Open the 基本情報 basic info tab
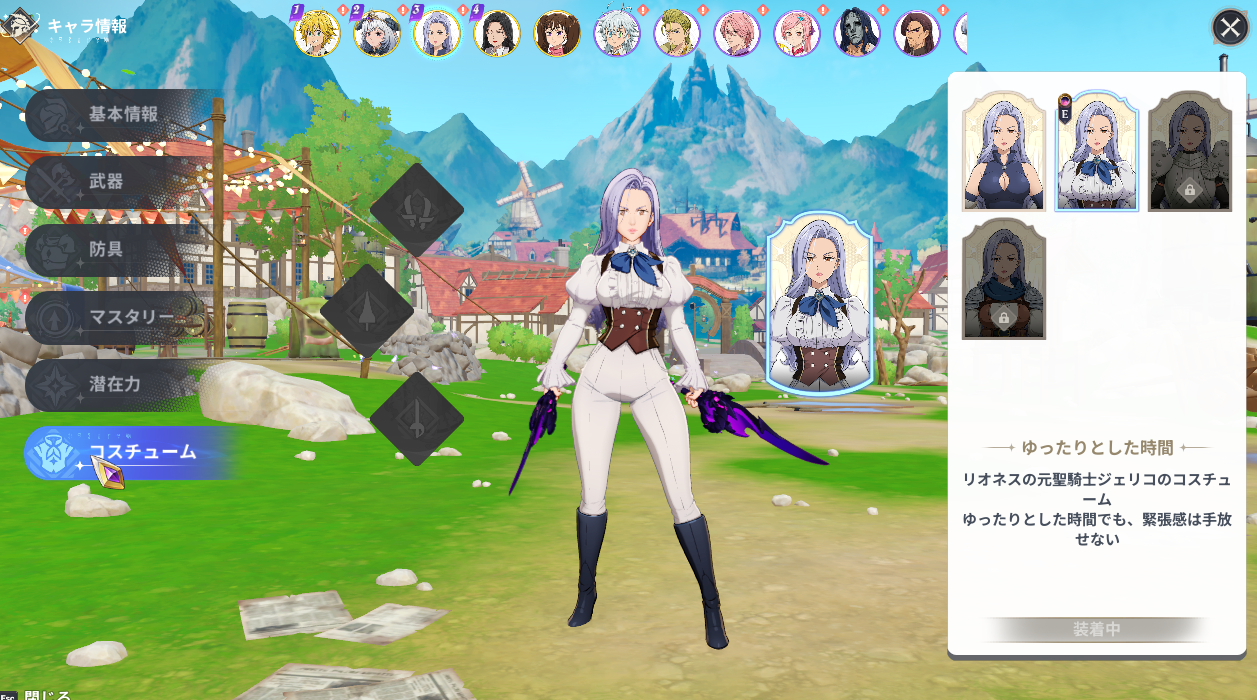The image size is (1257, 700). point(122,115)
